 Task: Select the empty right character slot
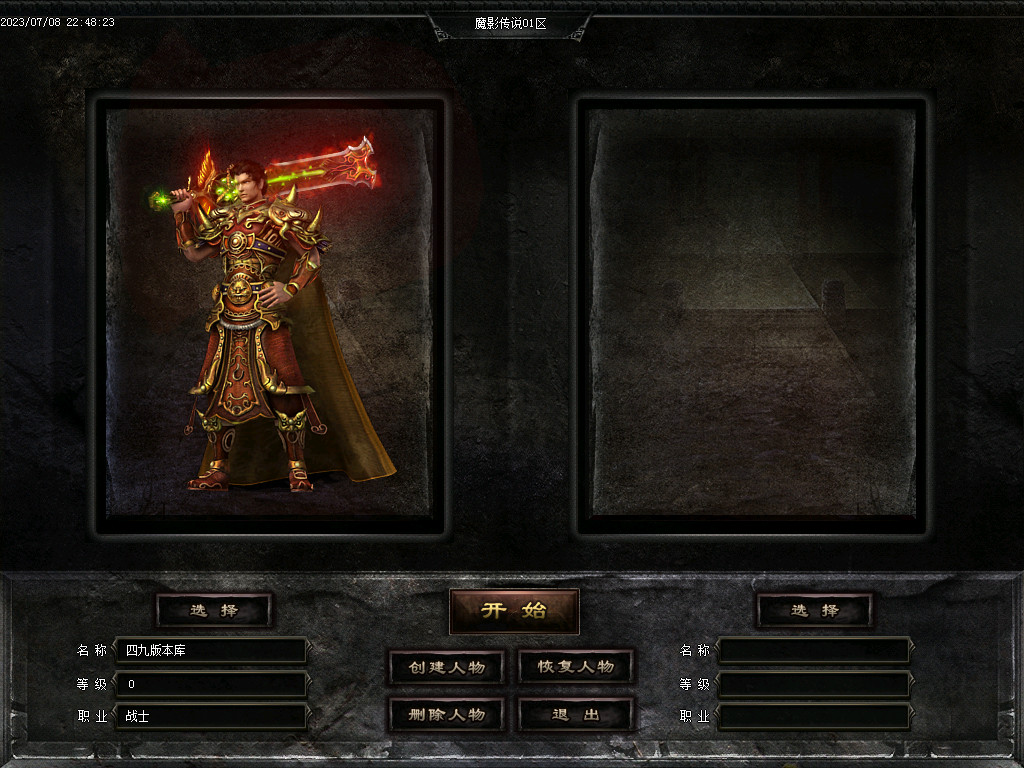pos(752,315)
